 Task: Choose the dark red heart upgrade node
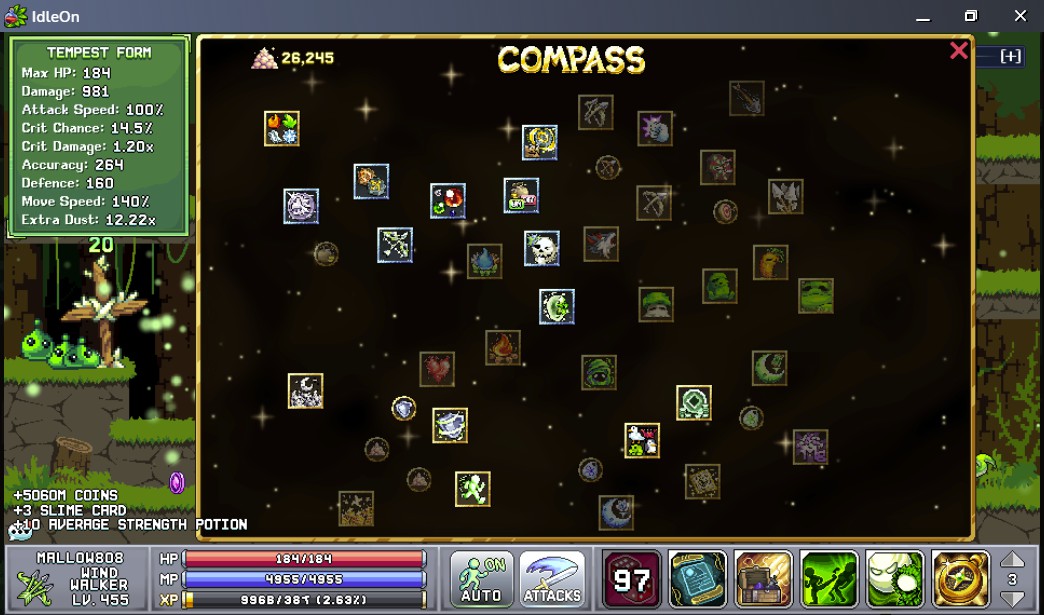(x=436, y=369)
